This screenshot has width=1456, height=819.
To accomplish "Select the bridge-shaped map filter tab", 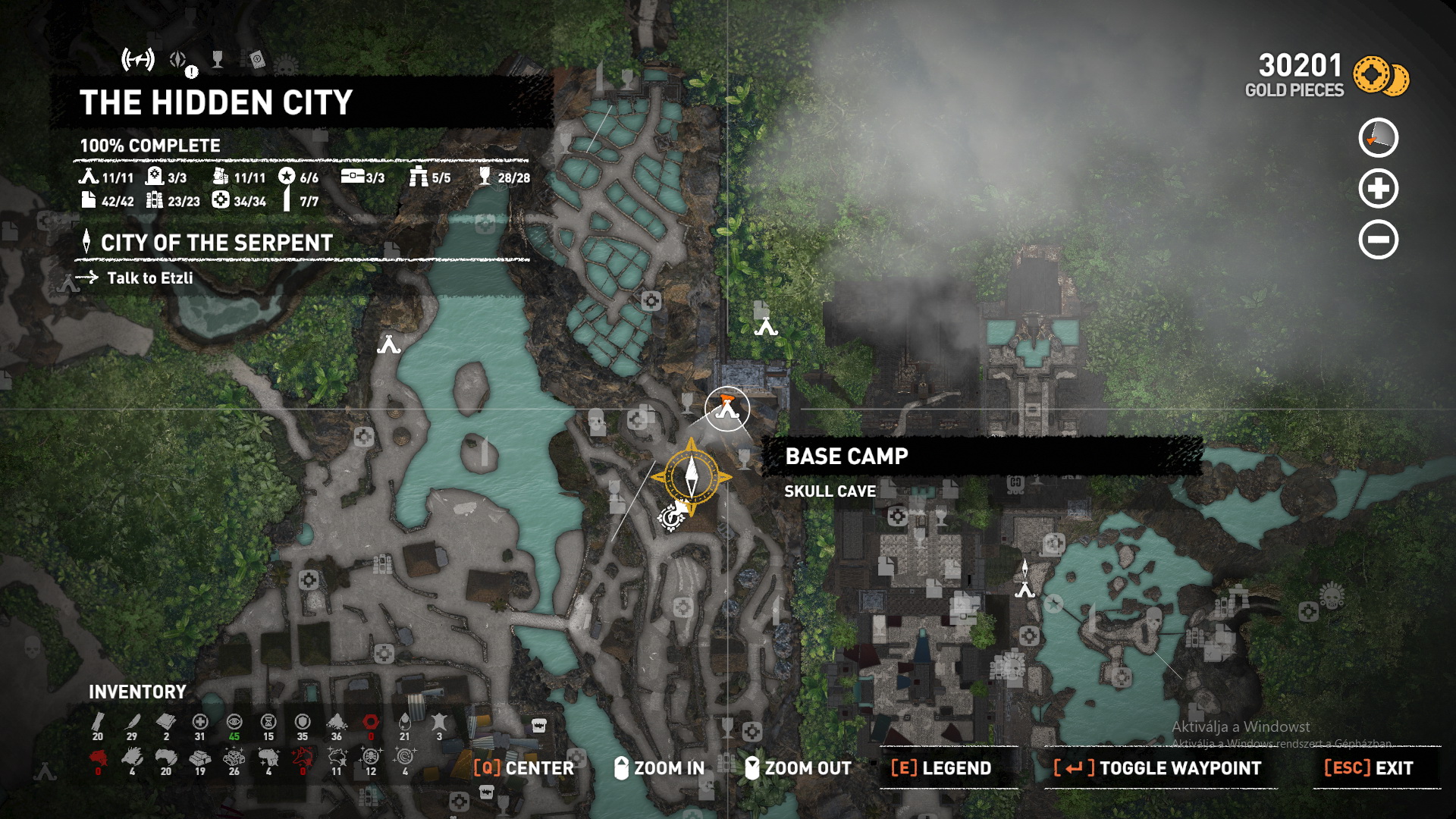I will pos(138,59).
